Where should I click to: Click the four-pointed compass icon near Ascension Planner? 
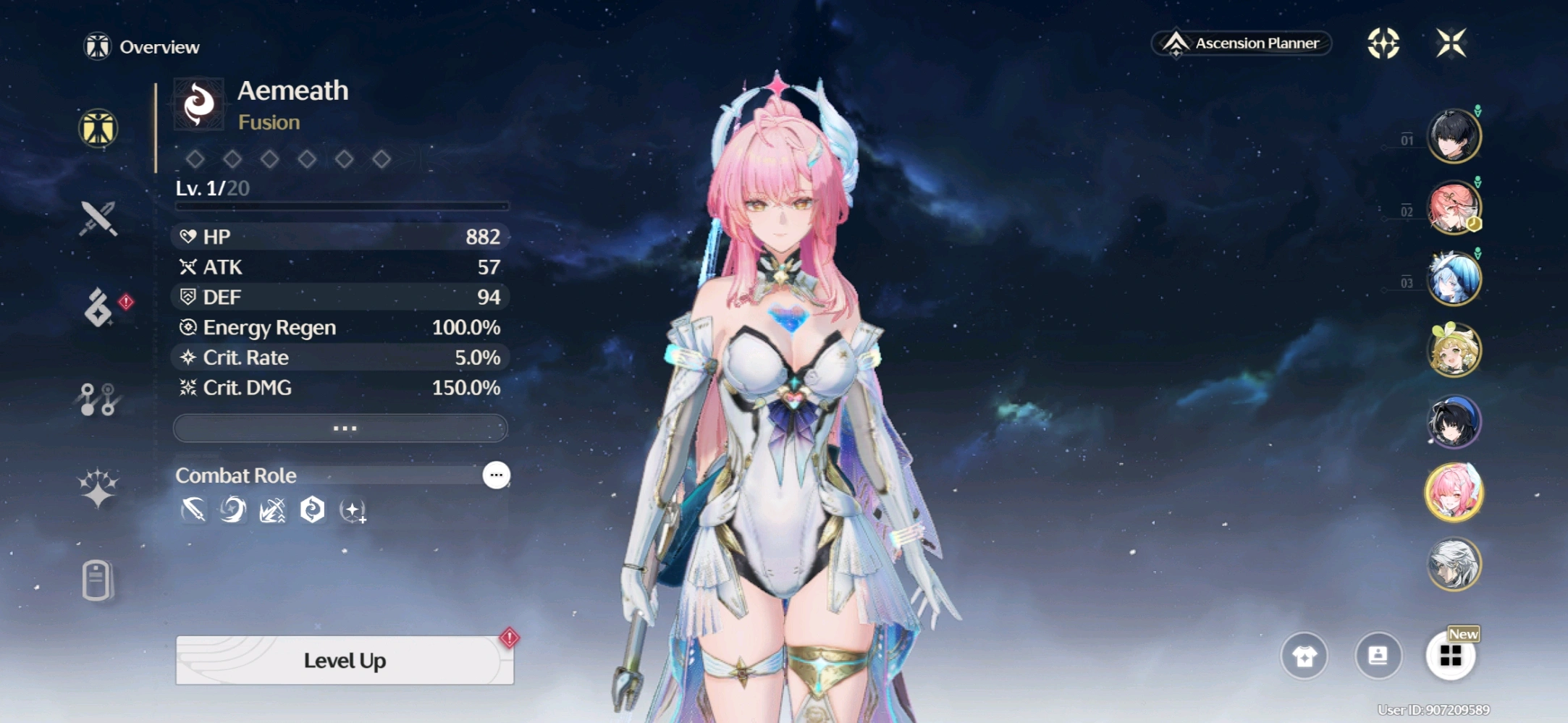click(x=1383, y=43)
